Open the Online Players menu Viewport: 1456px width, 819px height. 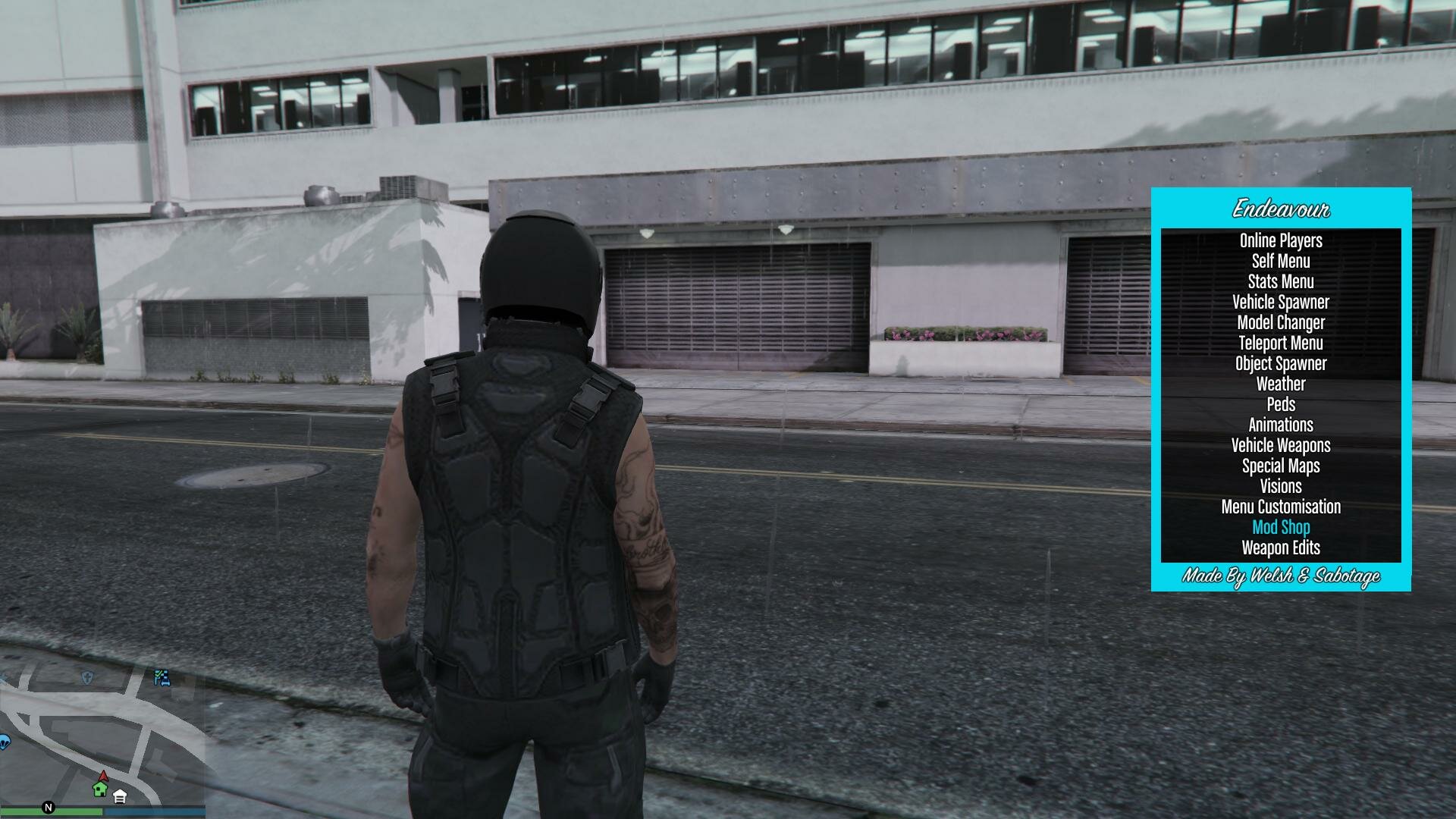pos(1281,241)
